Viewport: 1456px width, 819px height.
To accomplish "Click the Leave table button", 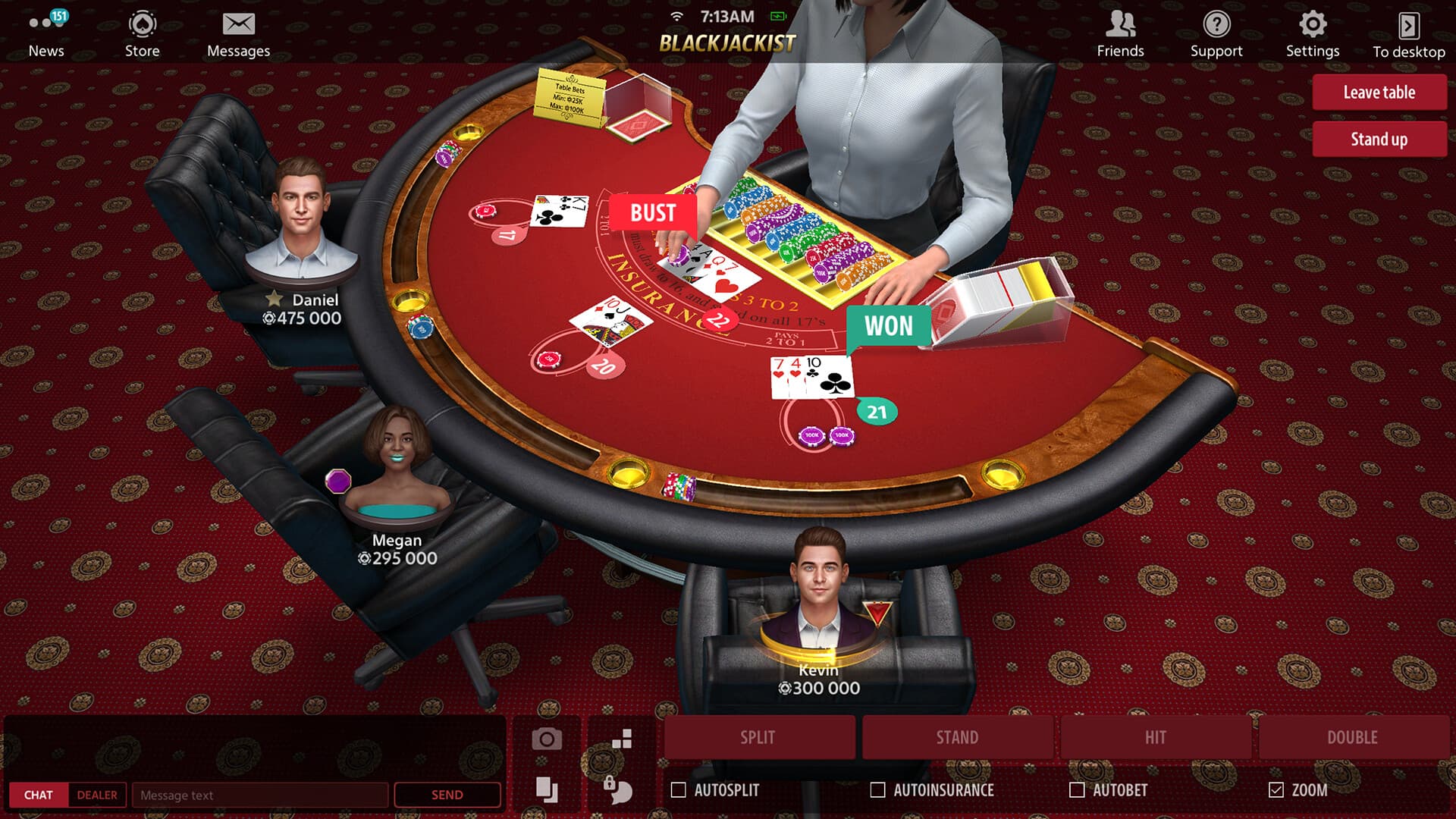I will pos(1379,92).
